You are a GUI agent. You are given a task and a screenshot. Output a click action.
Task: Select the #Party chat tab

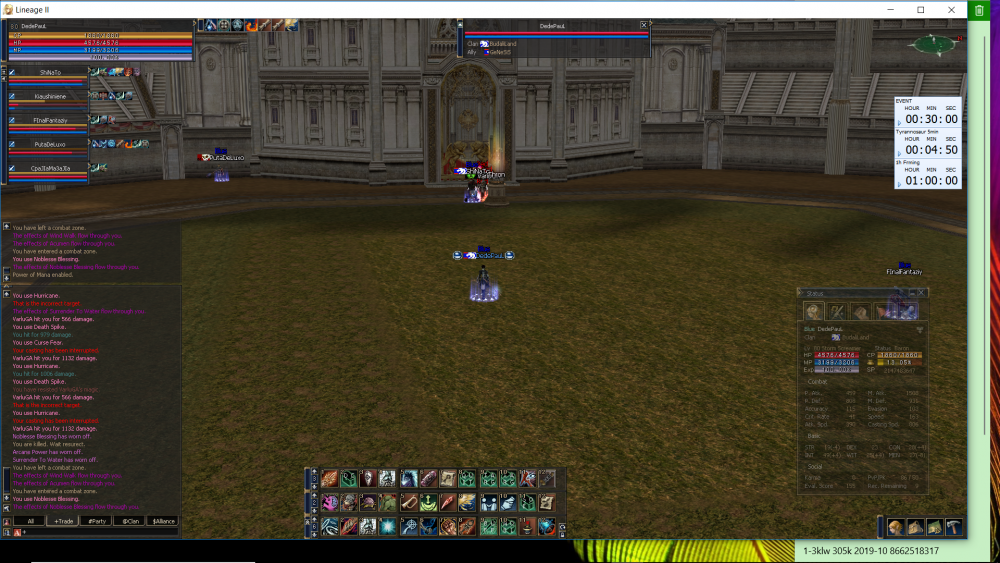point(97,521)
